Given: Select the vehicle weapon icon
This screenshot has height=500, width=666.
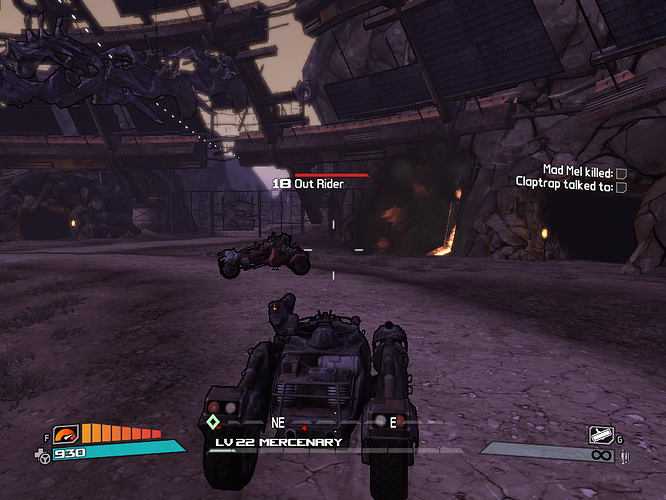Looking at the screenshot, I should pos(600,434).
